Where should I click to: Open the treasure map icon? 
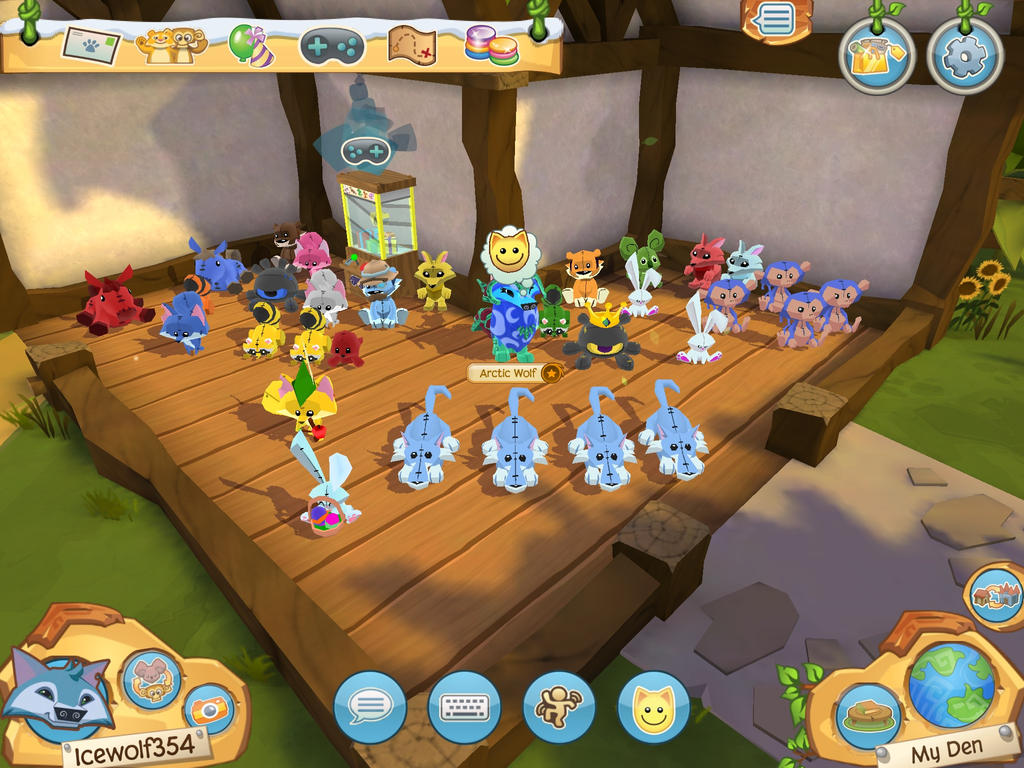[x=411, y=45]
